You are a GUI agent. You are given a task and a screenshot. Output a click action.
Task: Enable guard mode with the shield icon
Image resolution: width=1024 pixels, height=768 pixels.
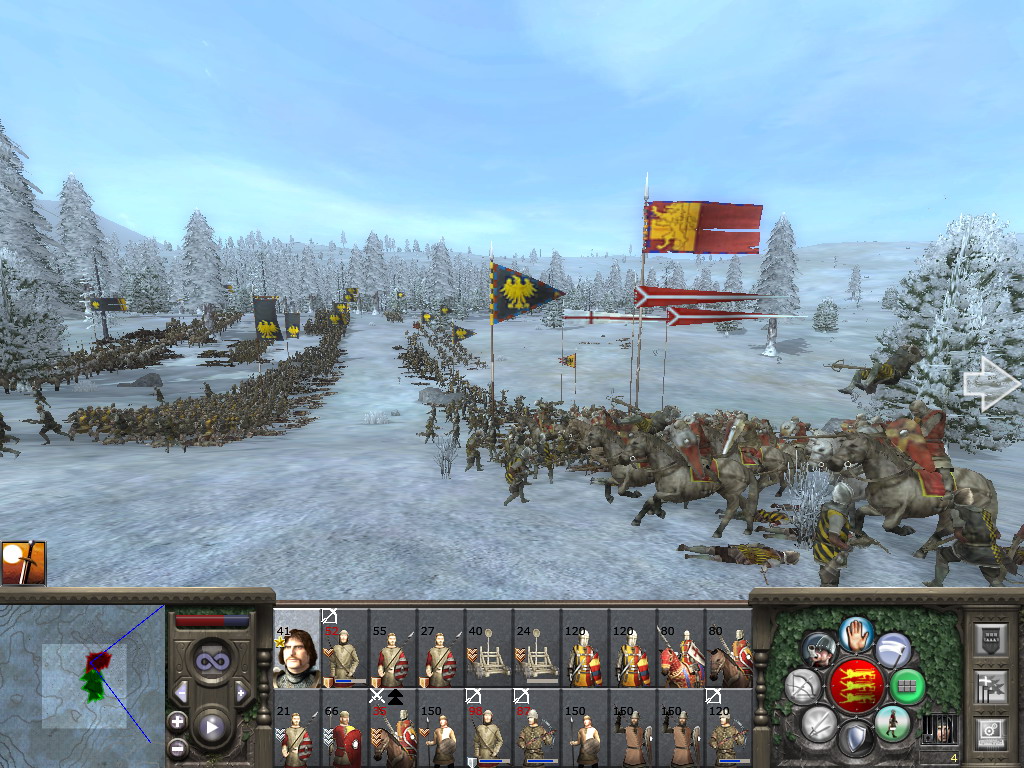pos(855,740)
